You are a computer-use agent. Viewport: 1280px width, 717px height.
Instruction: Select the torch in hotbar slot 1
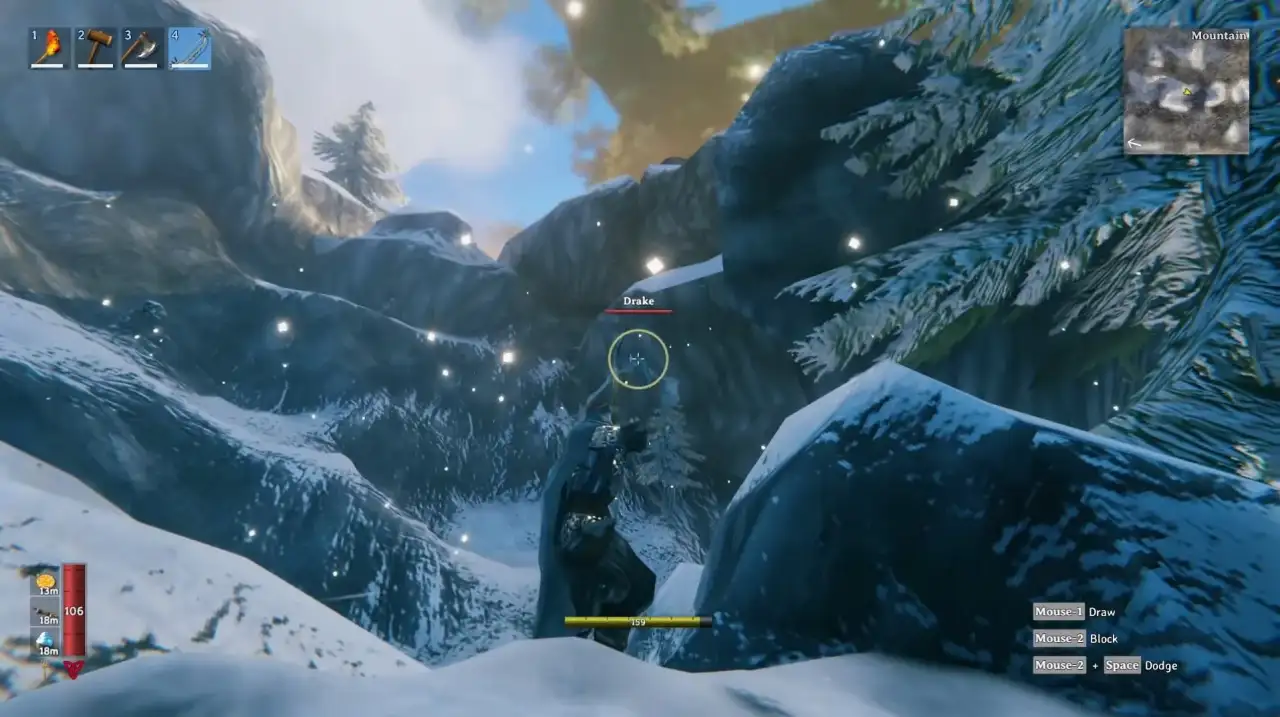(x=50, y=48)
